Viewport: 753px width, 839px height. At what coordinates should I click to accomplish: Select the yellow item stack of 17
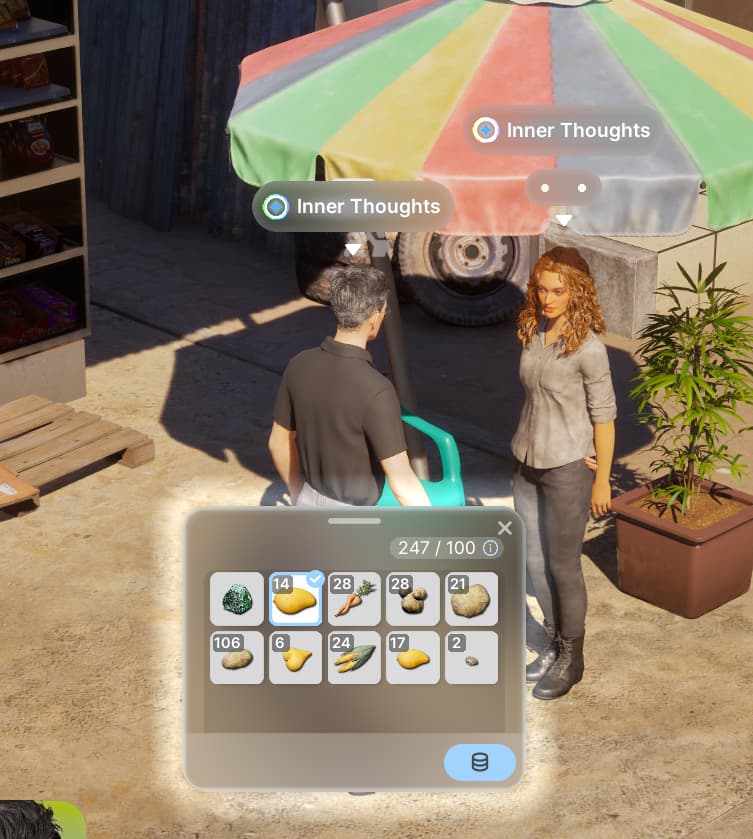[x=413, y=658]
